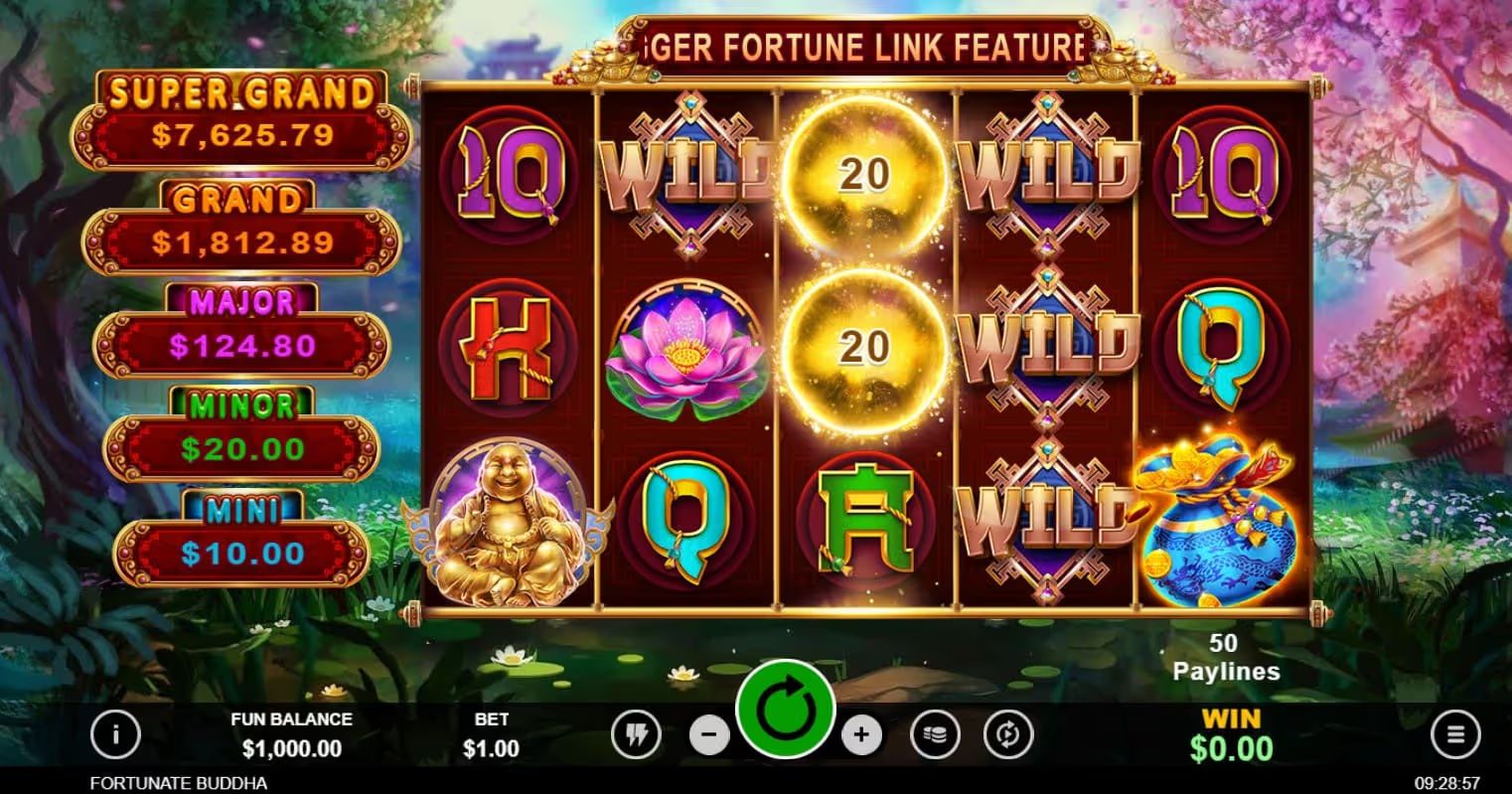Open the info panel with i icon

click(x=116, y=733)
